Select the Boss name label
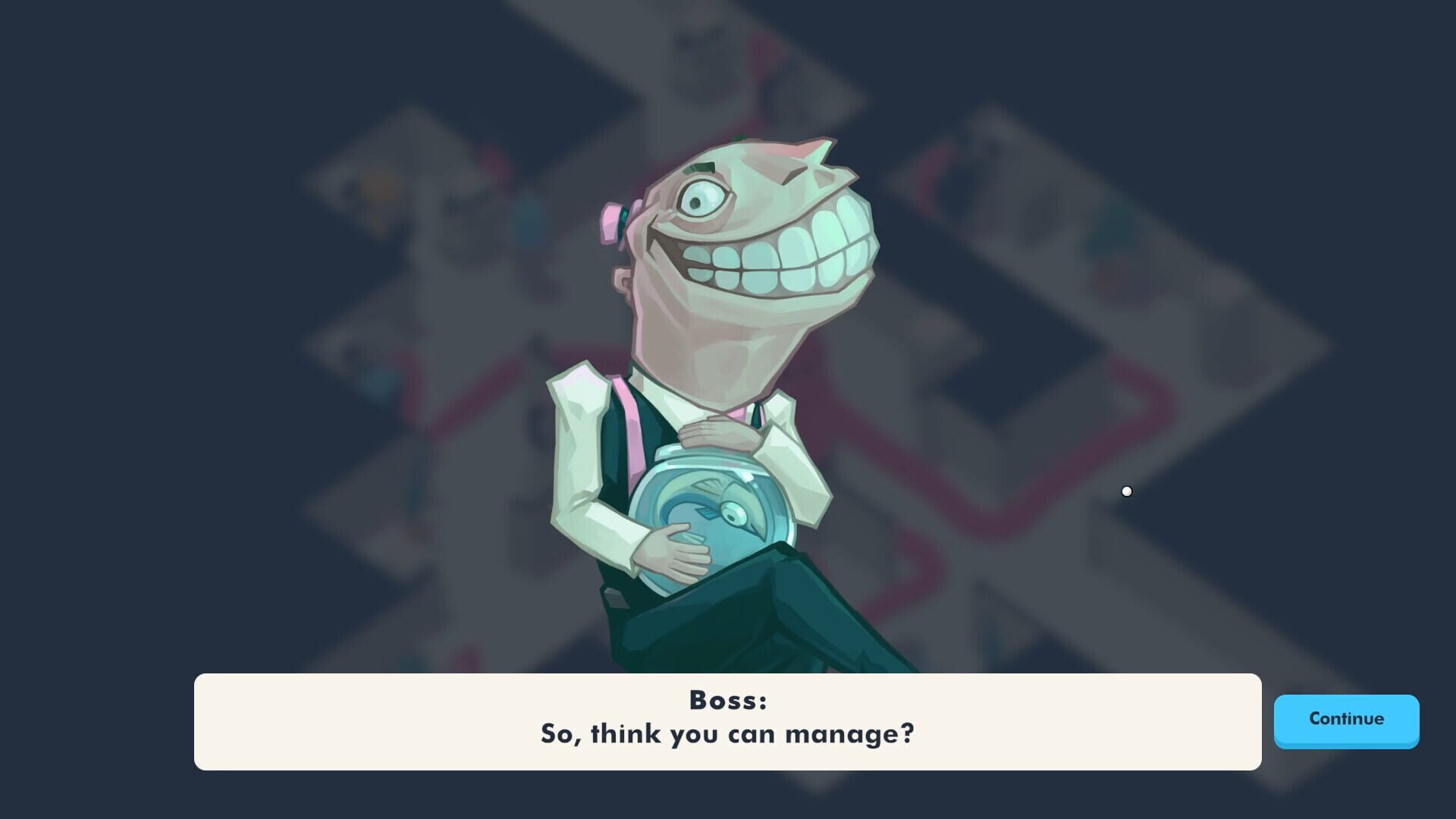This screenshot has width=1456, height=819. [x=728, y=701]
